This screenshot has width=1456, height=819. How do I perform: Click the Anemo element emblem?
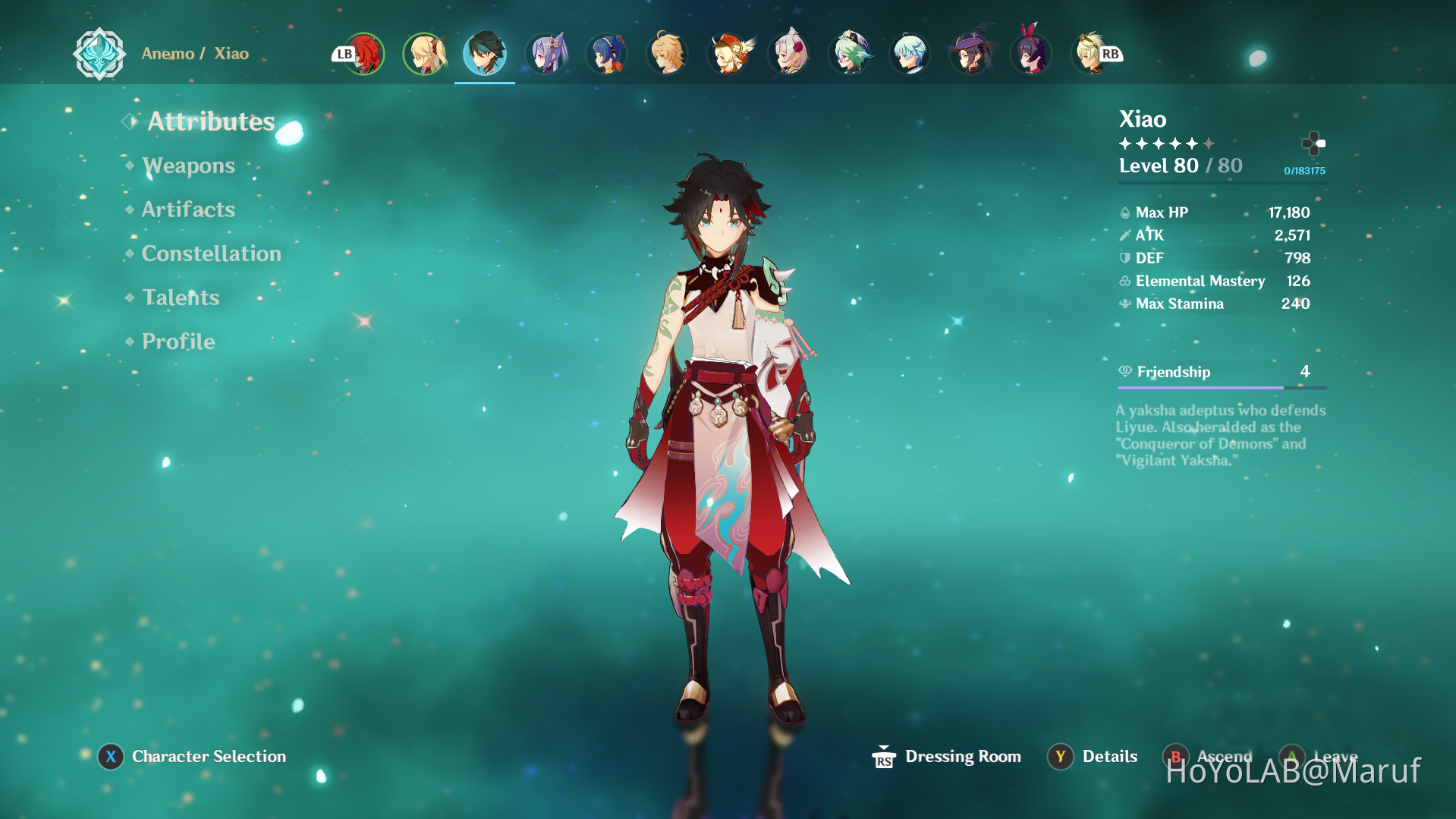pyautogui.click(x=99, y=54)
